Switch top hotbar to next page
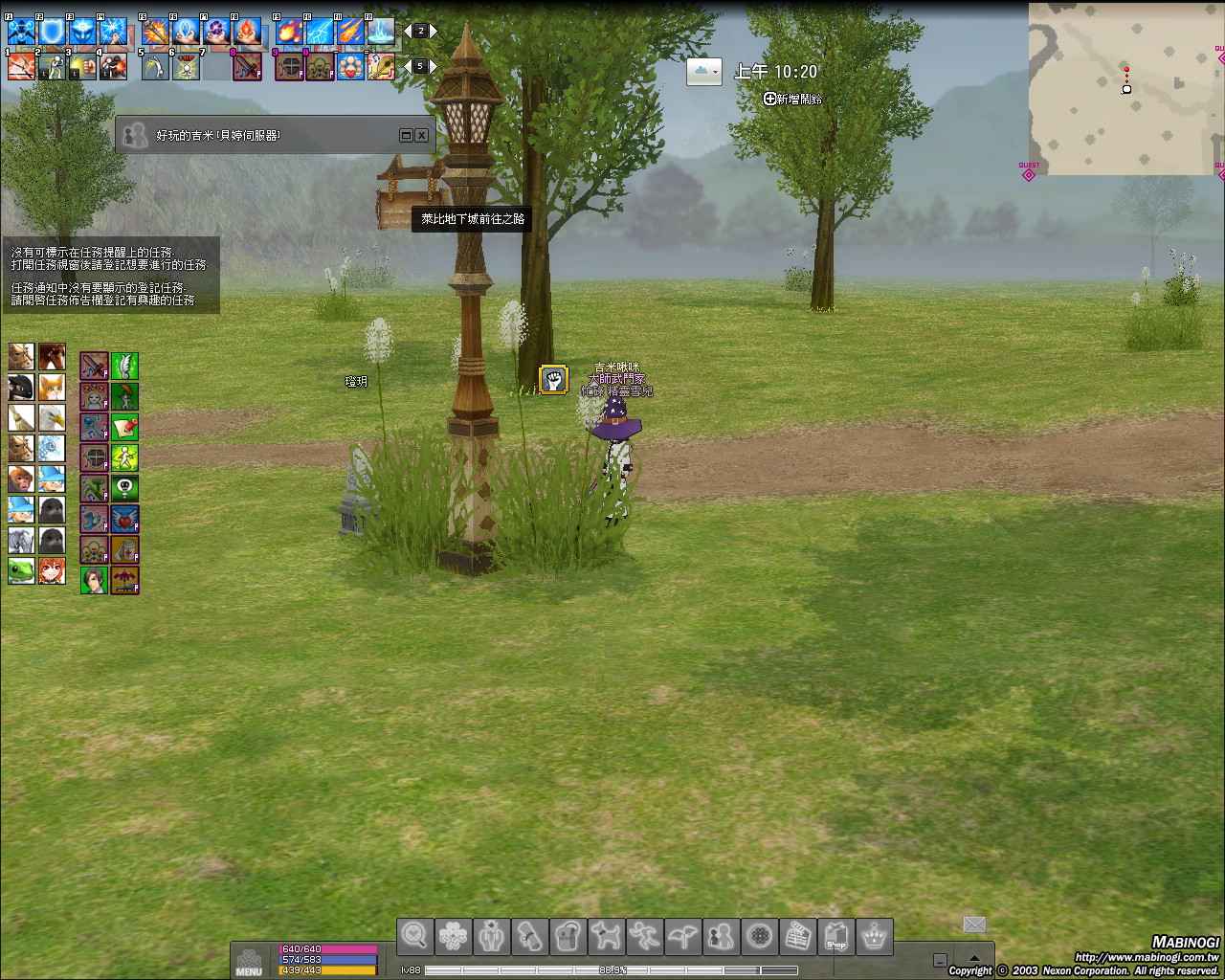This screenshot has height=980, width=1225. pyautogui.click(x=434, y=32)
